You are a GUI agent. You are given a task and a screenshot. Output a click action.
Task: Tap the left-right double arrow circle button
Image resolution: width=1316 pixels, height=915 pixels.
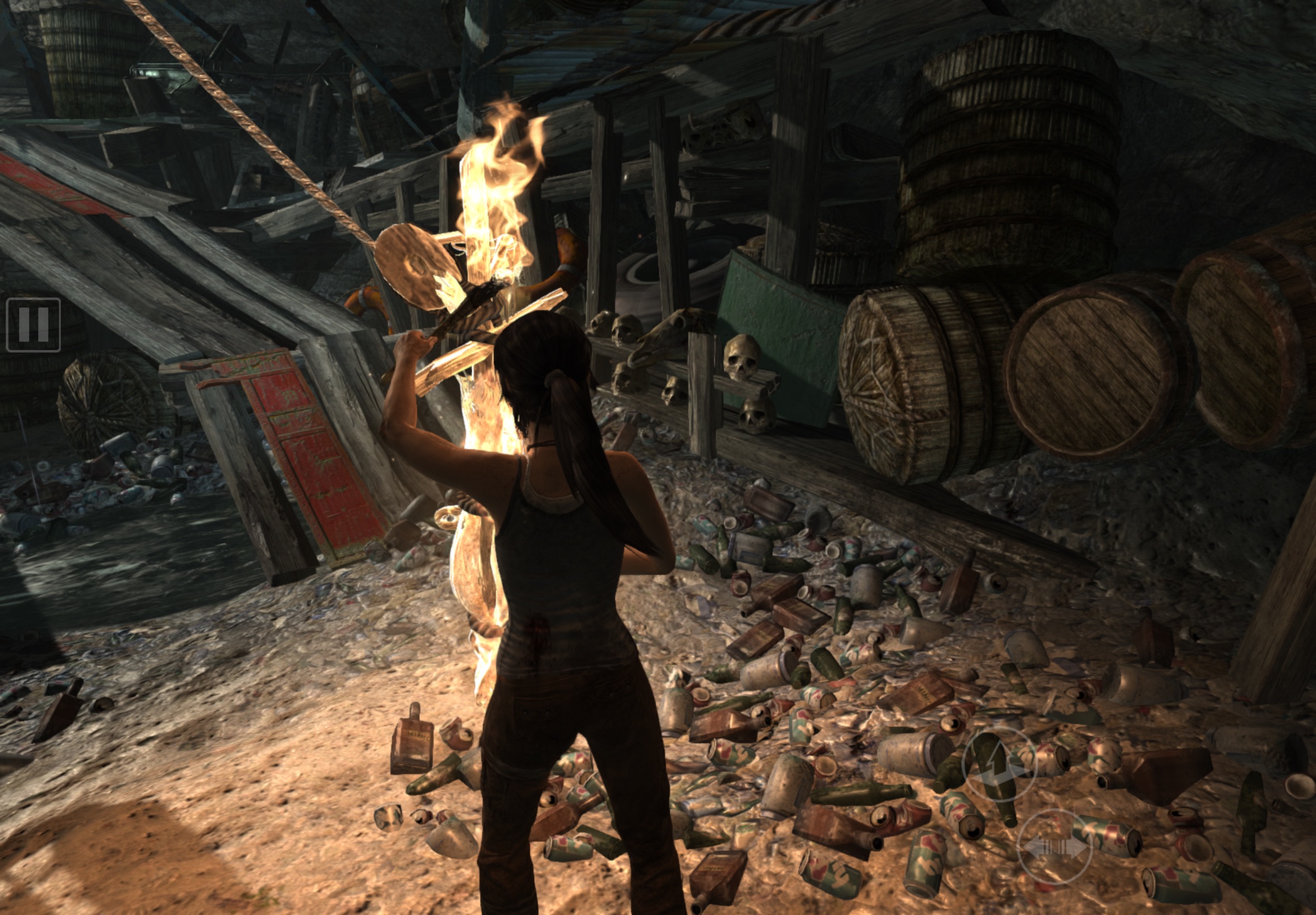click(1054, 847)
